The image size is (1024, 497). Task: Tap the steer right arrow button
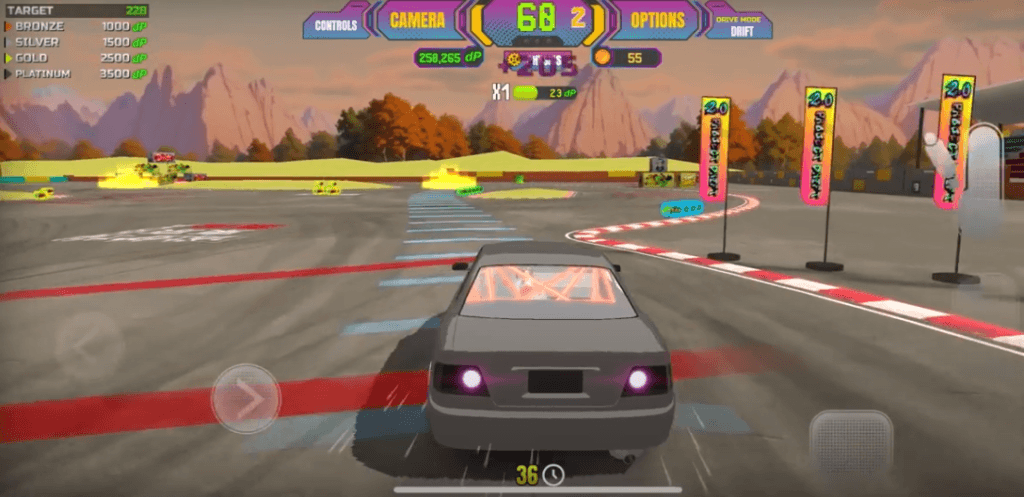(x=246, y=398)
